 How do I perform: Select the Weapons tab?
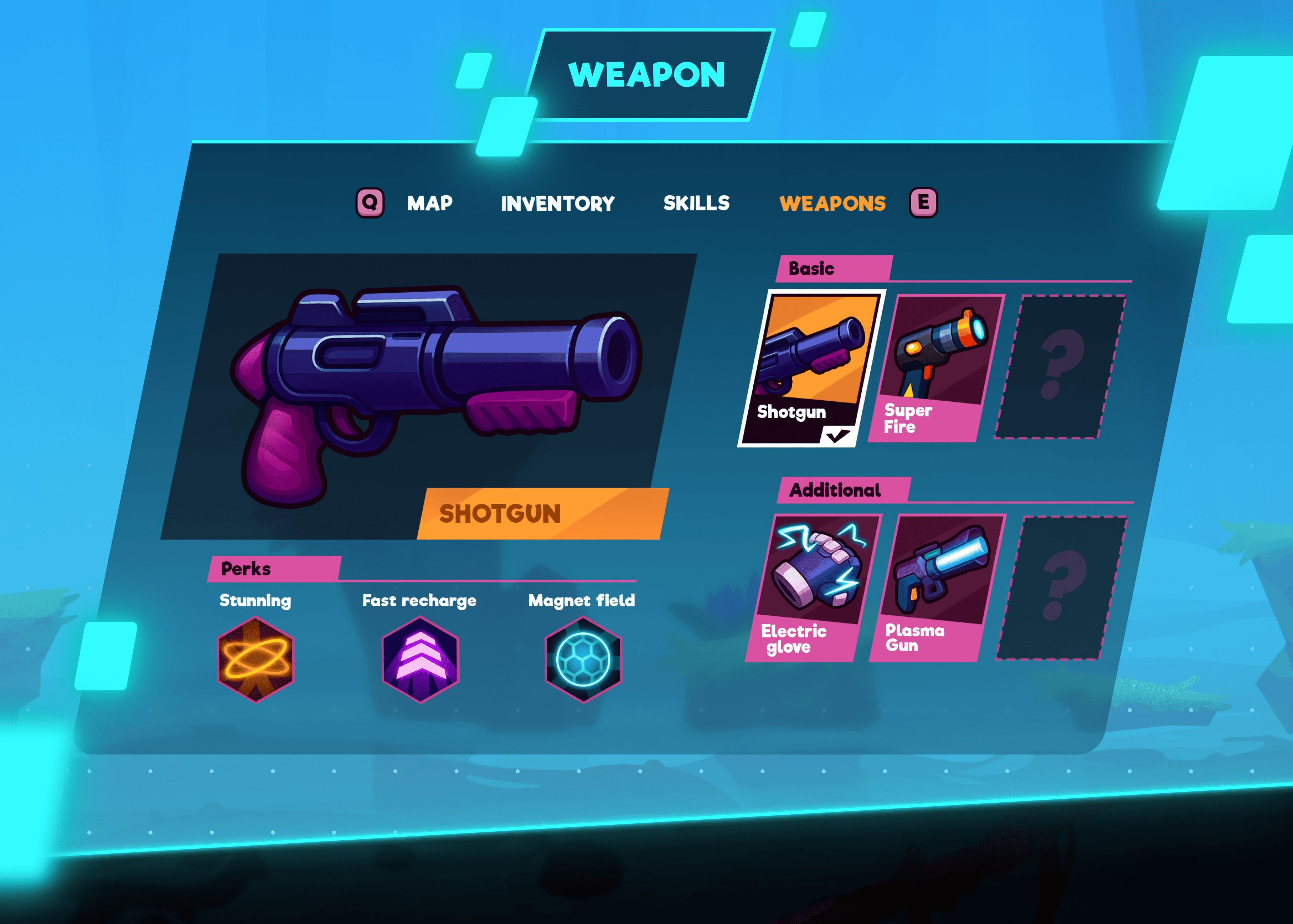[x=832, y=204]
